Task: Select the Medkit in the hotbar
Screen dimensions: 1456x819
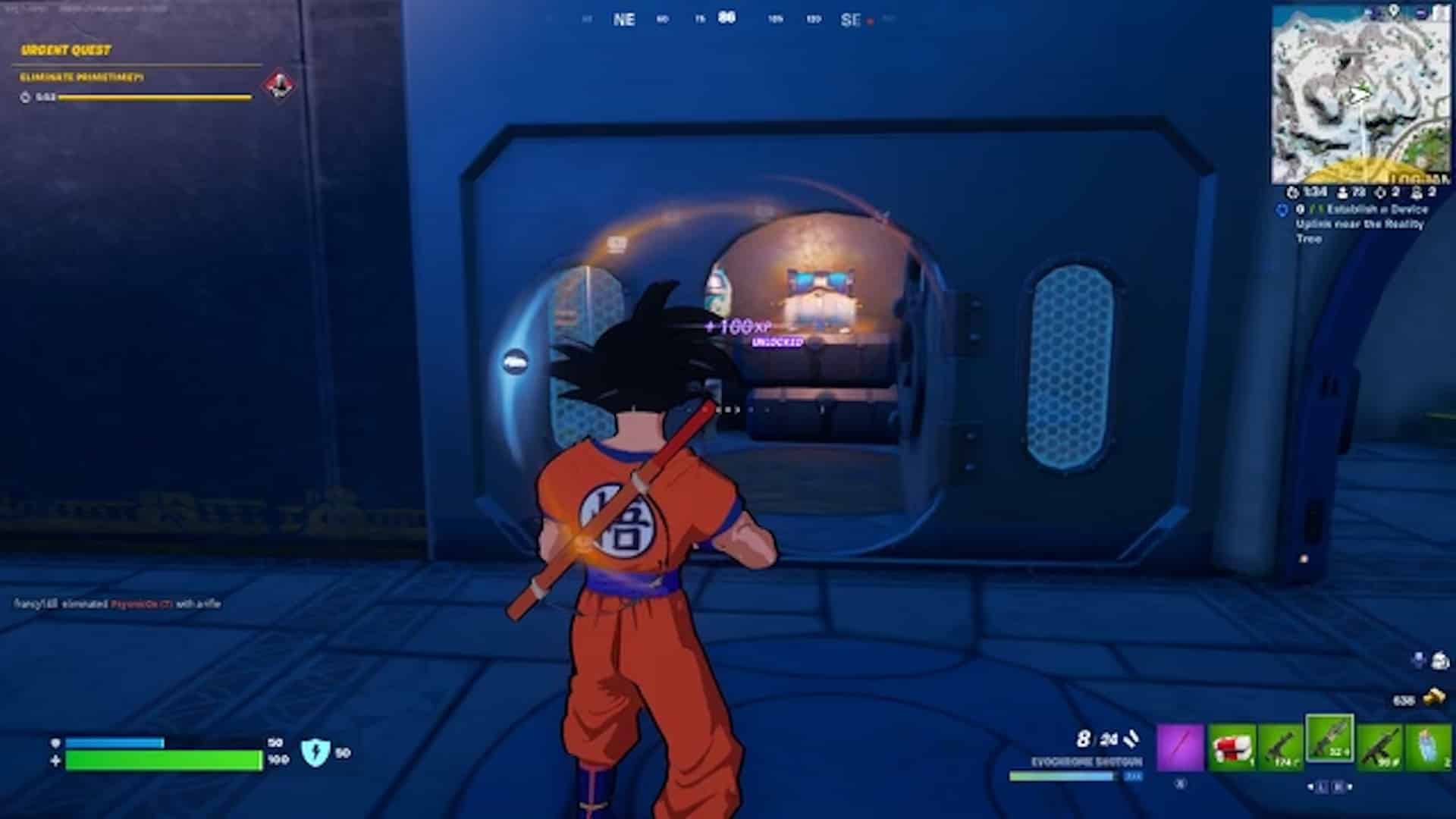Action: [x=1232, y=746]
